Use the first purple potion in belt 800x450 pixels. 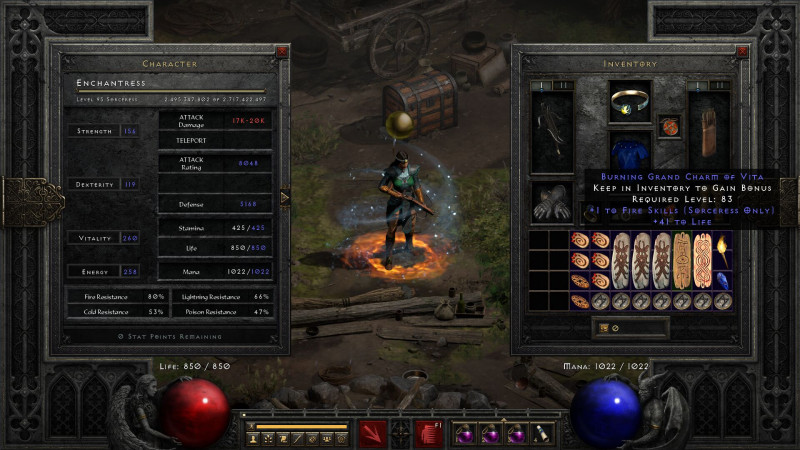click(465, 434)
